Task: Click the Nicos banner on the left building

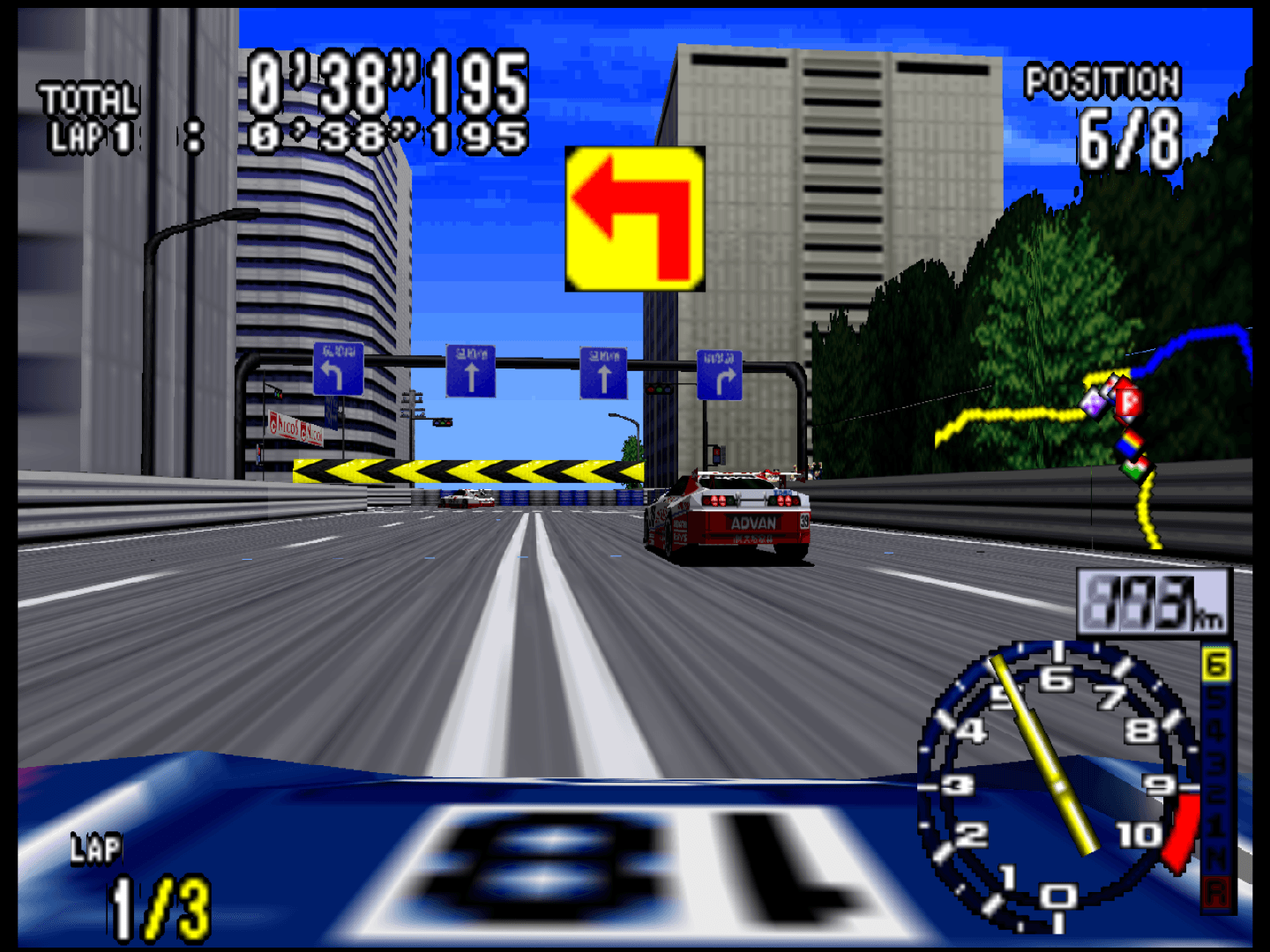Action: pyautogui.click(x=295, y=428)
